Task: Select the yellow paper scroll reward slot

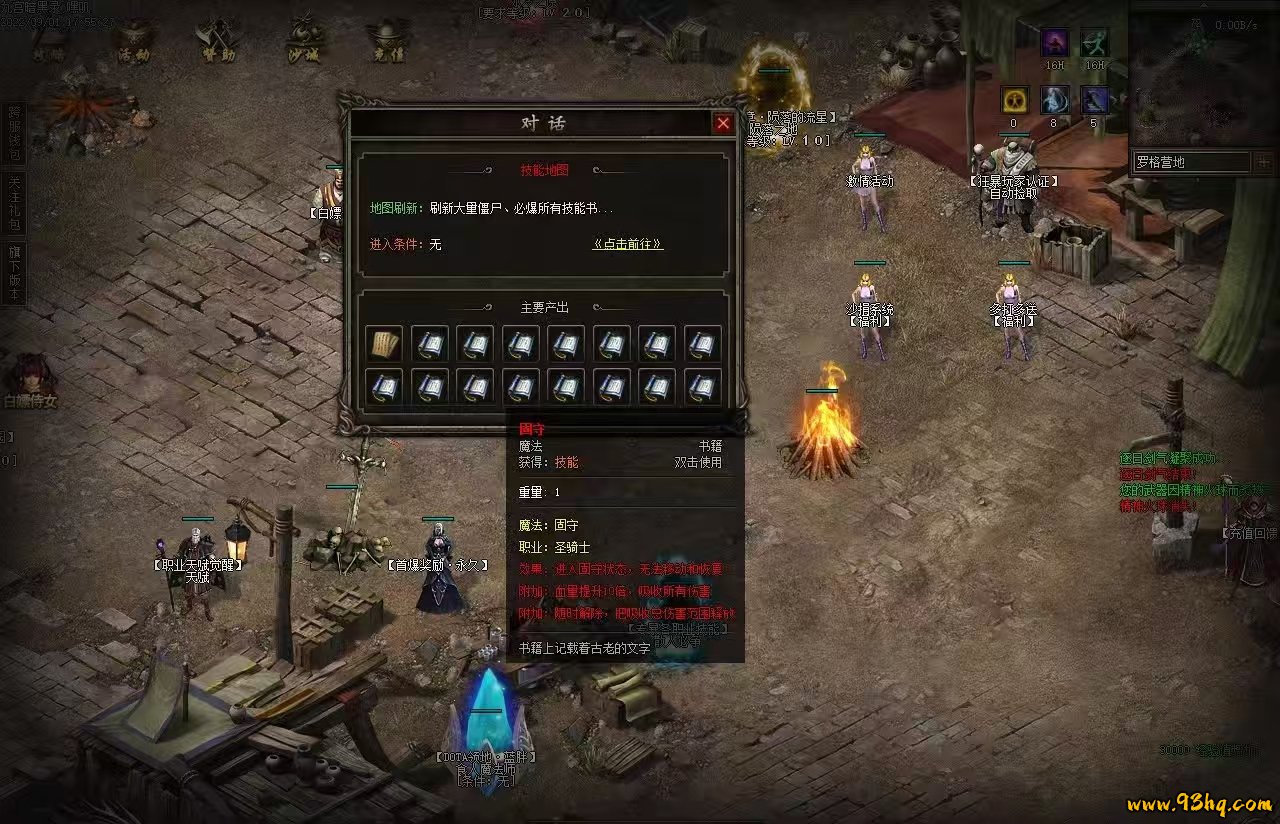Action: 384,344
